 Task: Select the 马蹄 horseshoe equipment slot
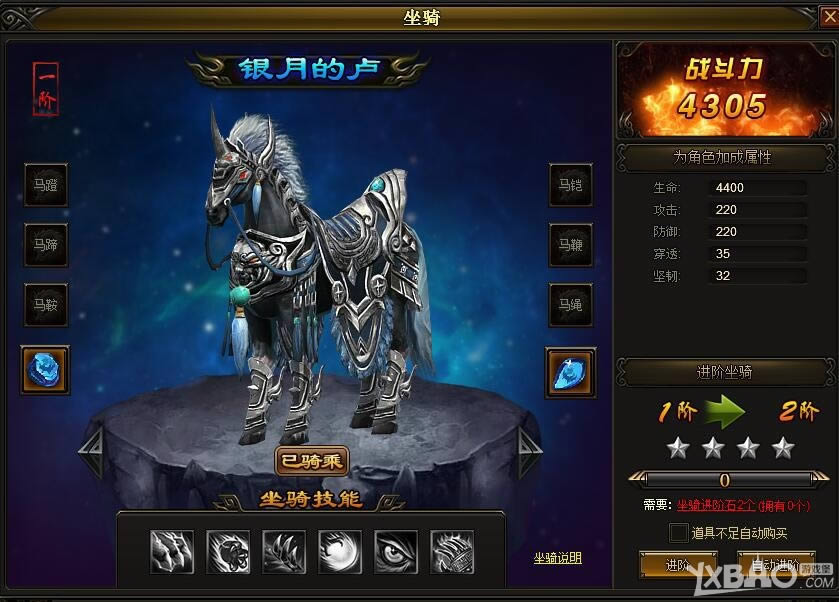(x=46, y=245)
